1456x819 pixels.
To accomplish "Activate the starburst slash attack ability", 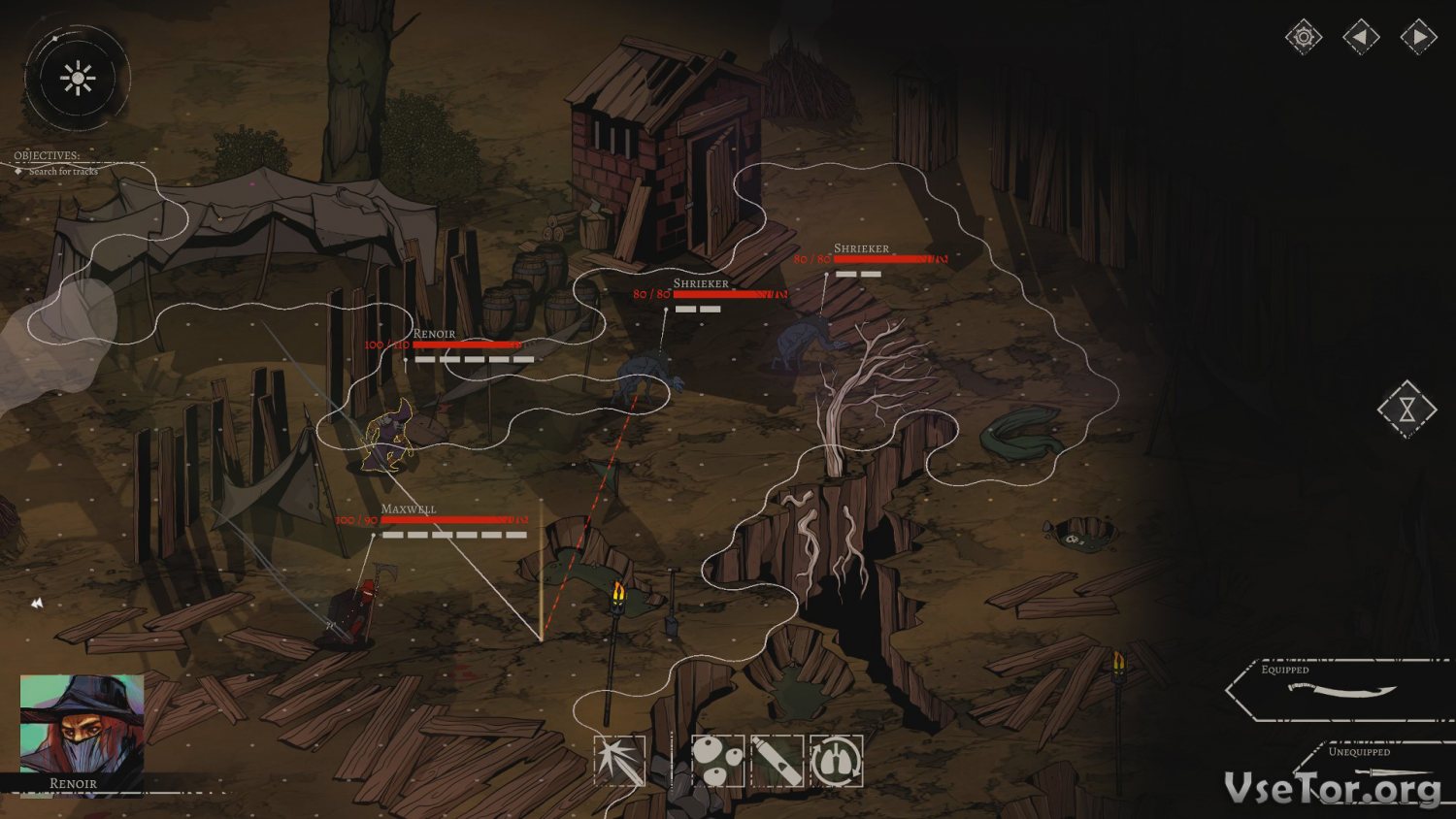I will point(620,761).
